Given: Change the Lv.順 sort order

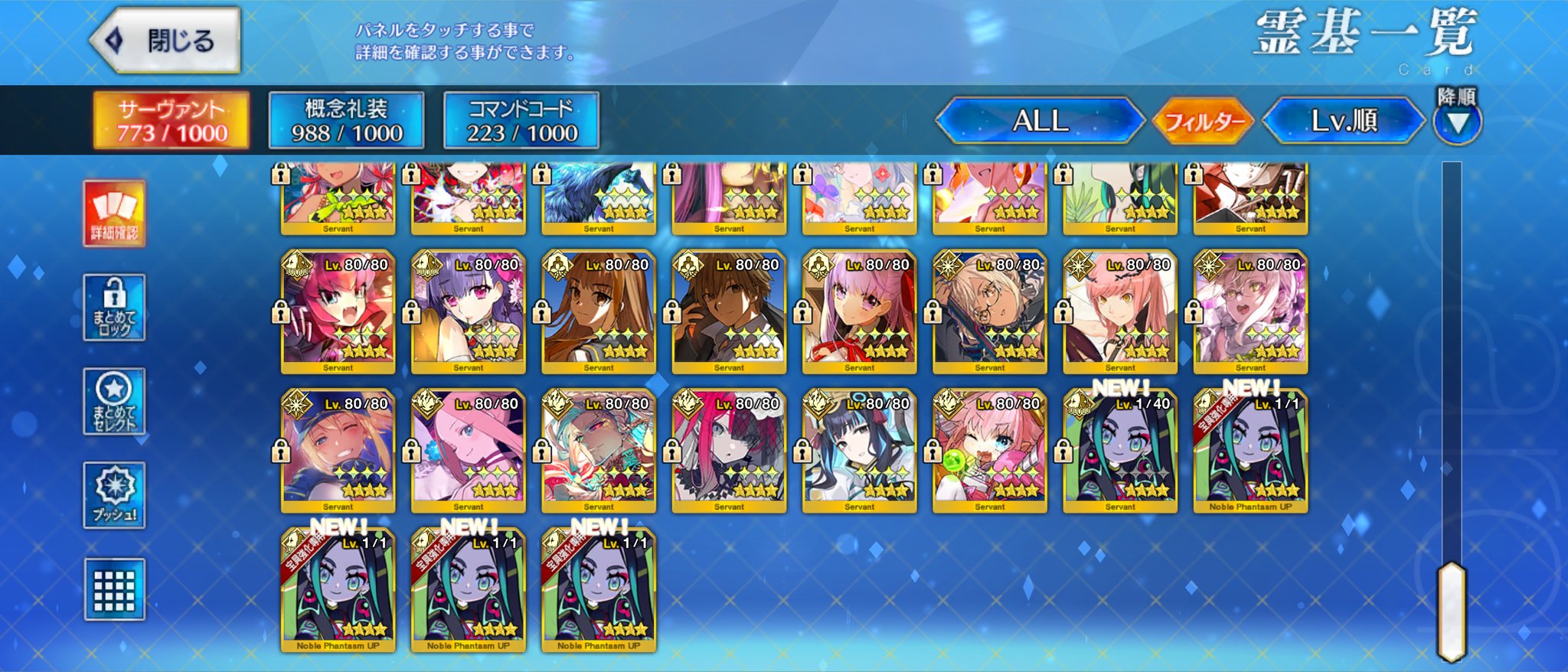Looking at the screenshot, I should point(1344,120).
